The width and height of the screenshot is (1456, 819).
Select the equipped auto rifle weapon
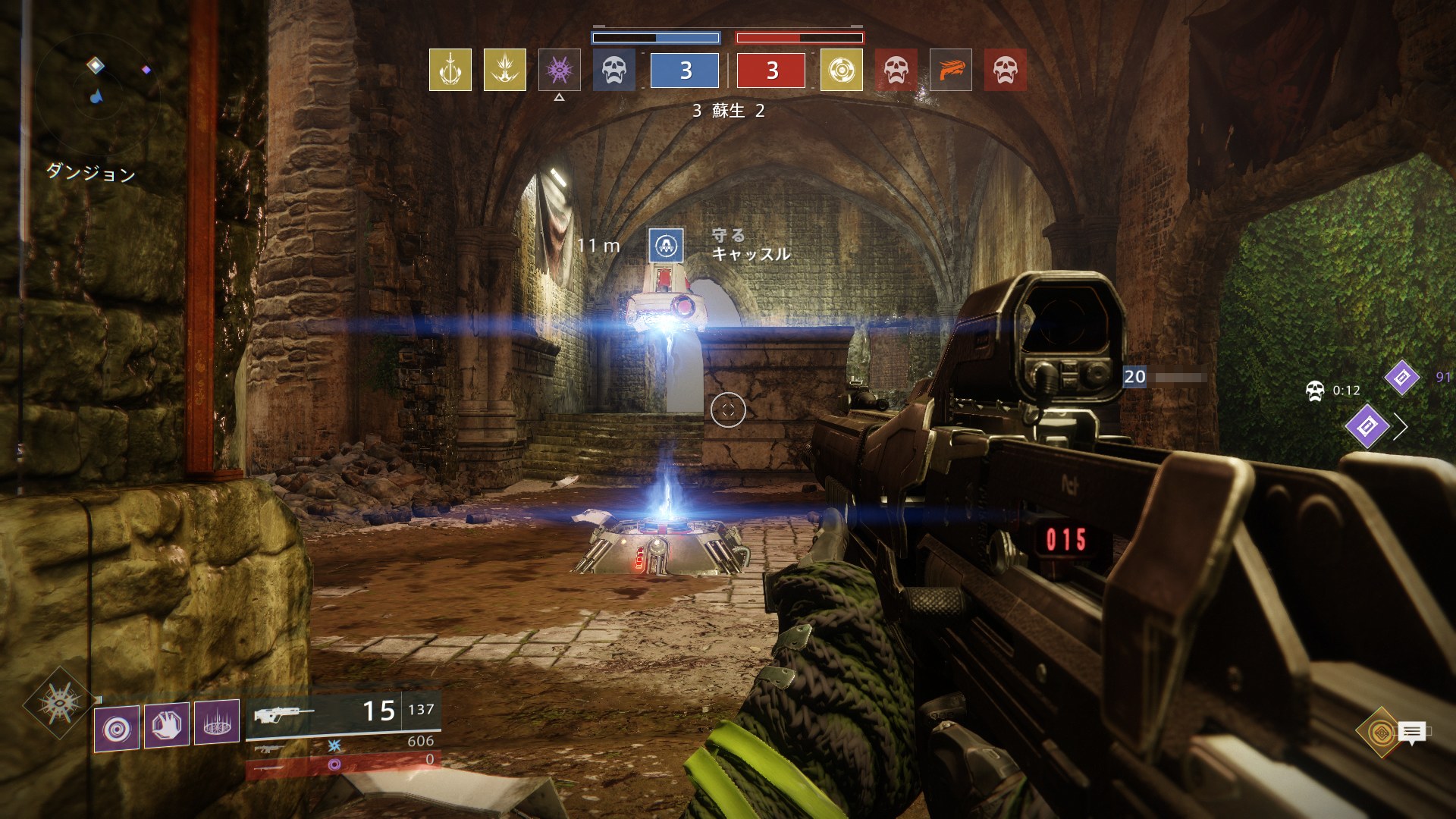click(x=343, y=713)
